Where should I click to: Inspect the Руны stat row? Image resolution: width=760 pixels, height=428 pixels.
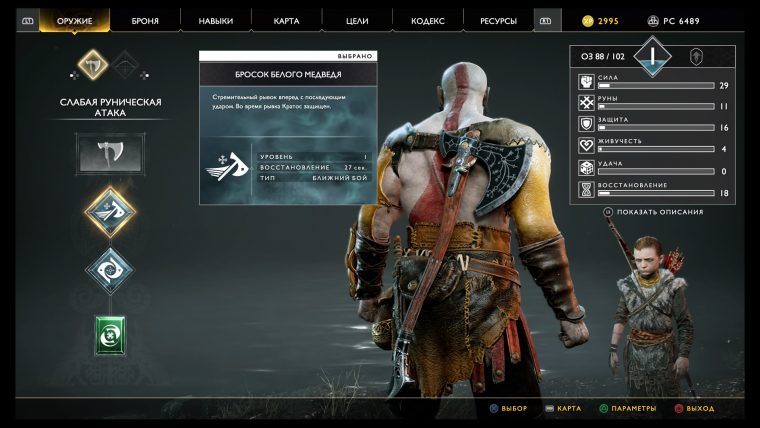[651, 103]
